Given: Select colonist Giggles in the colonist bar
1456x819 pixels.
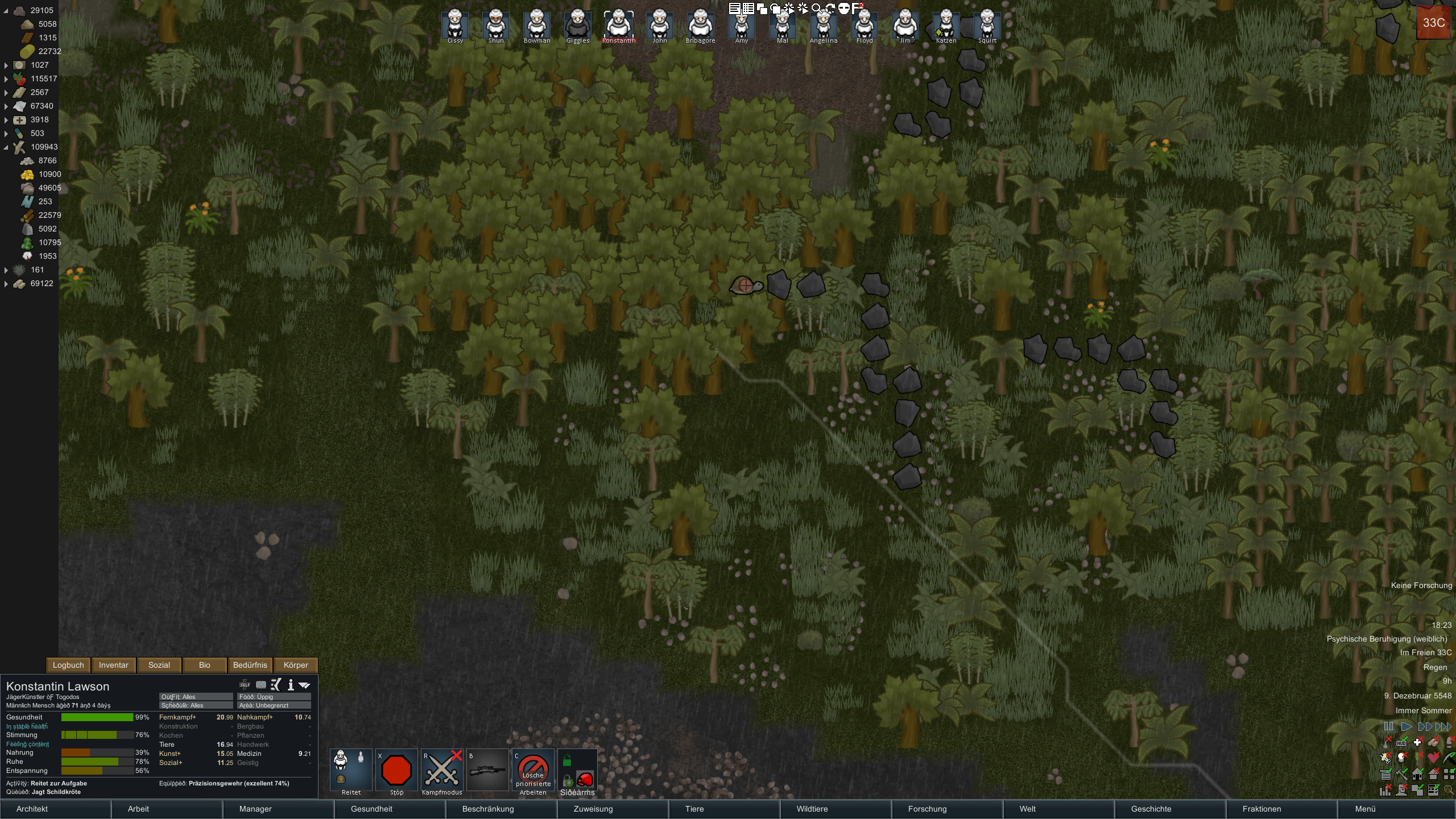Looking at the screenshot, I should [578, 25].
